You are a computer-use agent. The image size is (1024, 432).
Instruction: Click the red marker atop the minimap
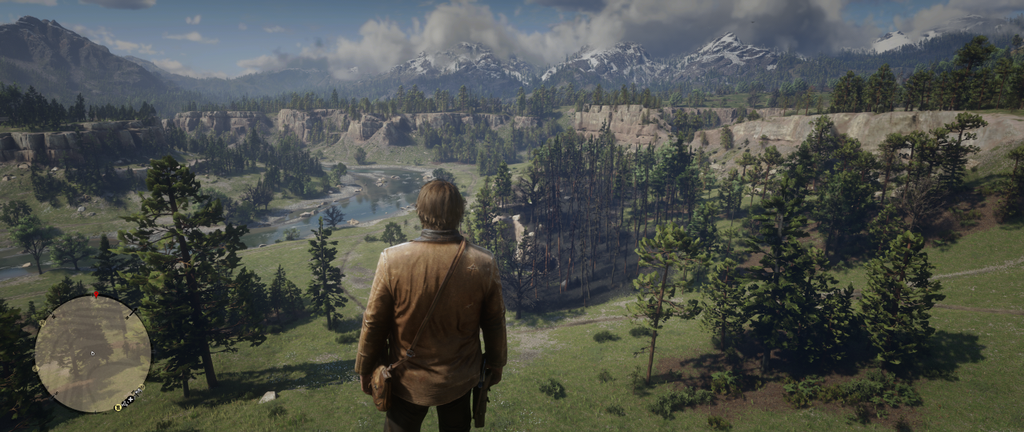96,296
